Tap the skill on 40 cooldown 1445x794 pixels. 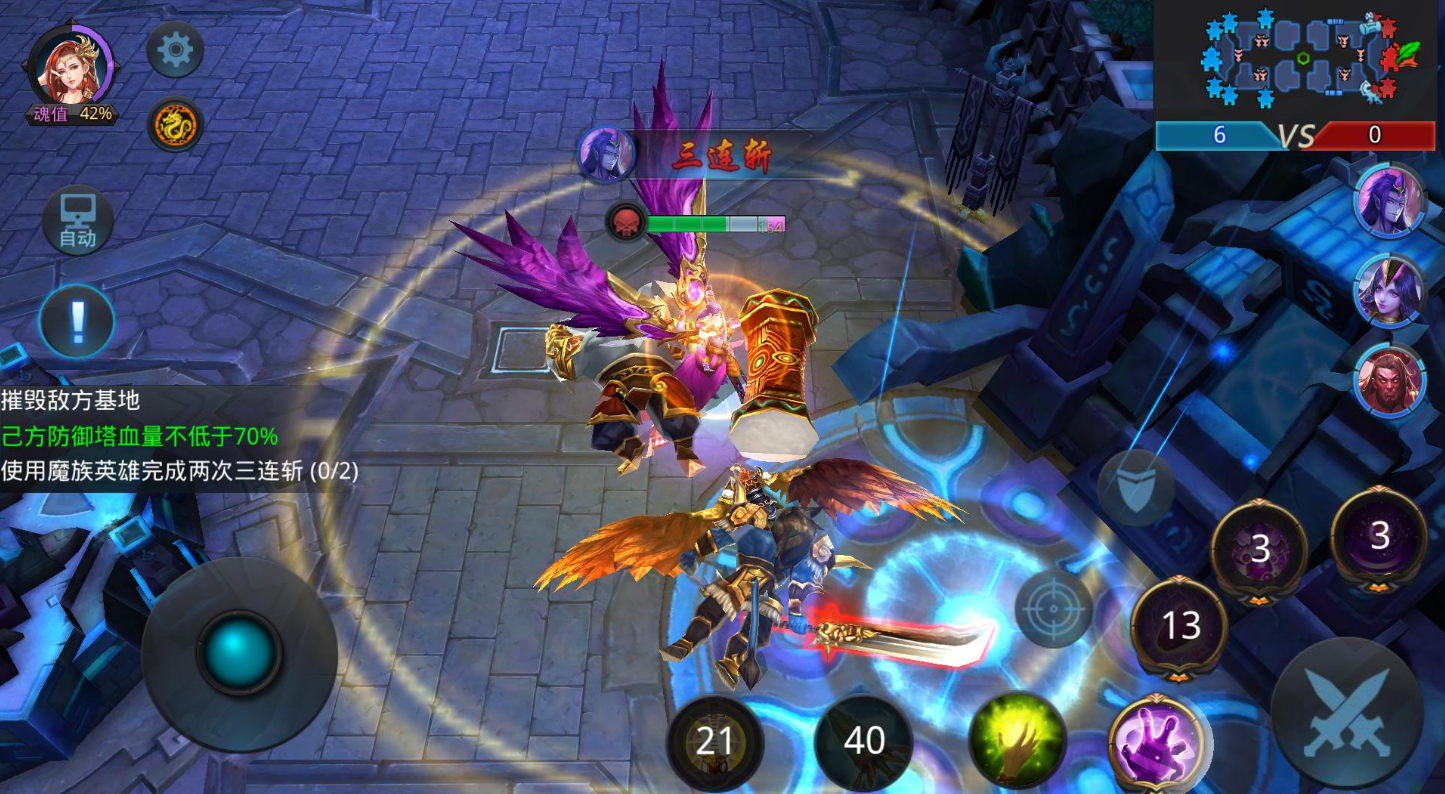tap(864, 741)
